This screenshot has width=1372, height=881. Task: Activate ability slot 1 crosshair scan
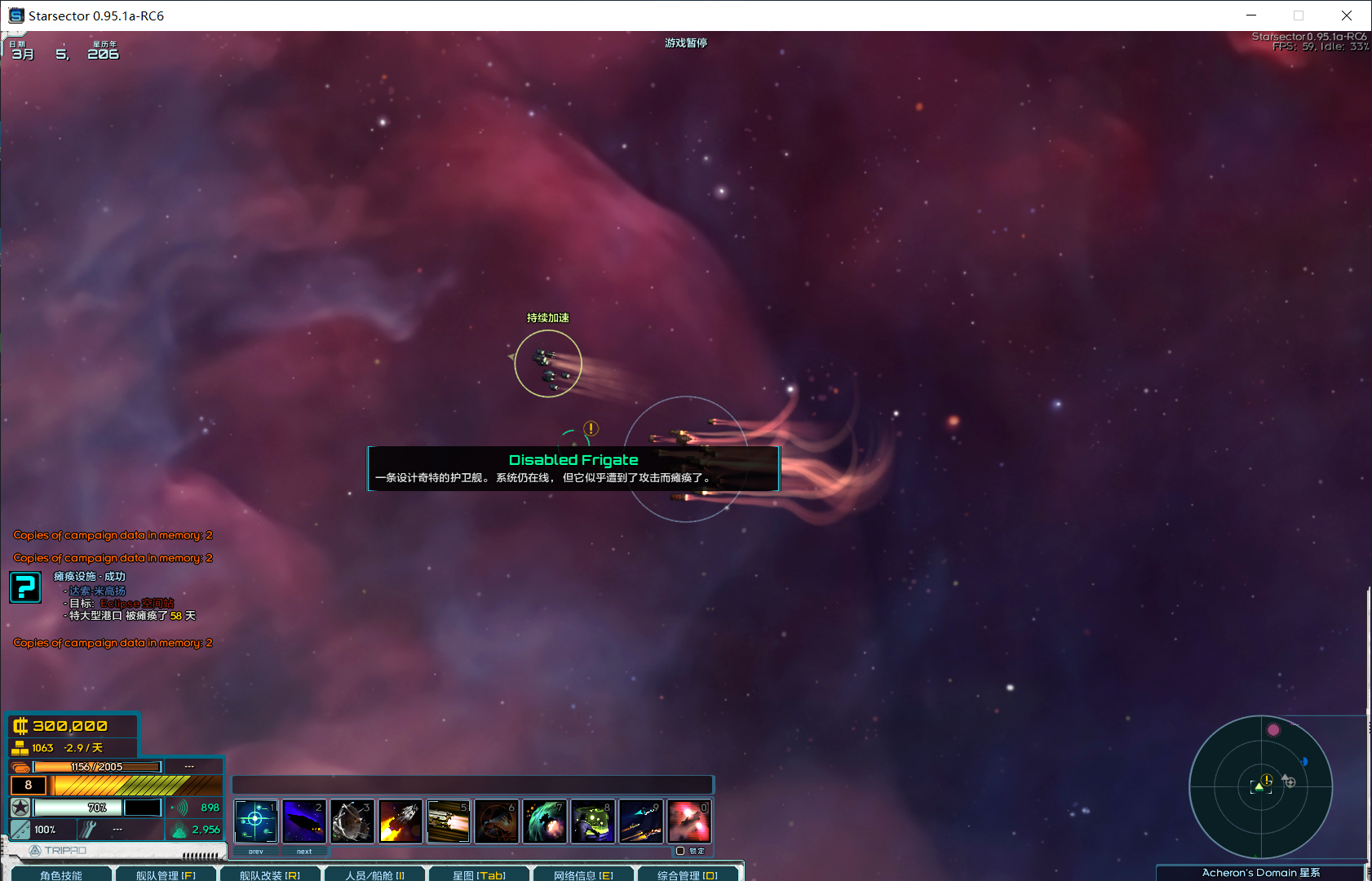click(x=255, y=821)
